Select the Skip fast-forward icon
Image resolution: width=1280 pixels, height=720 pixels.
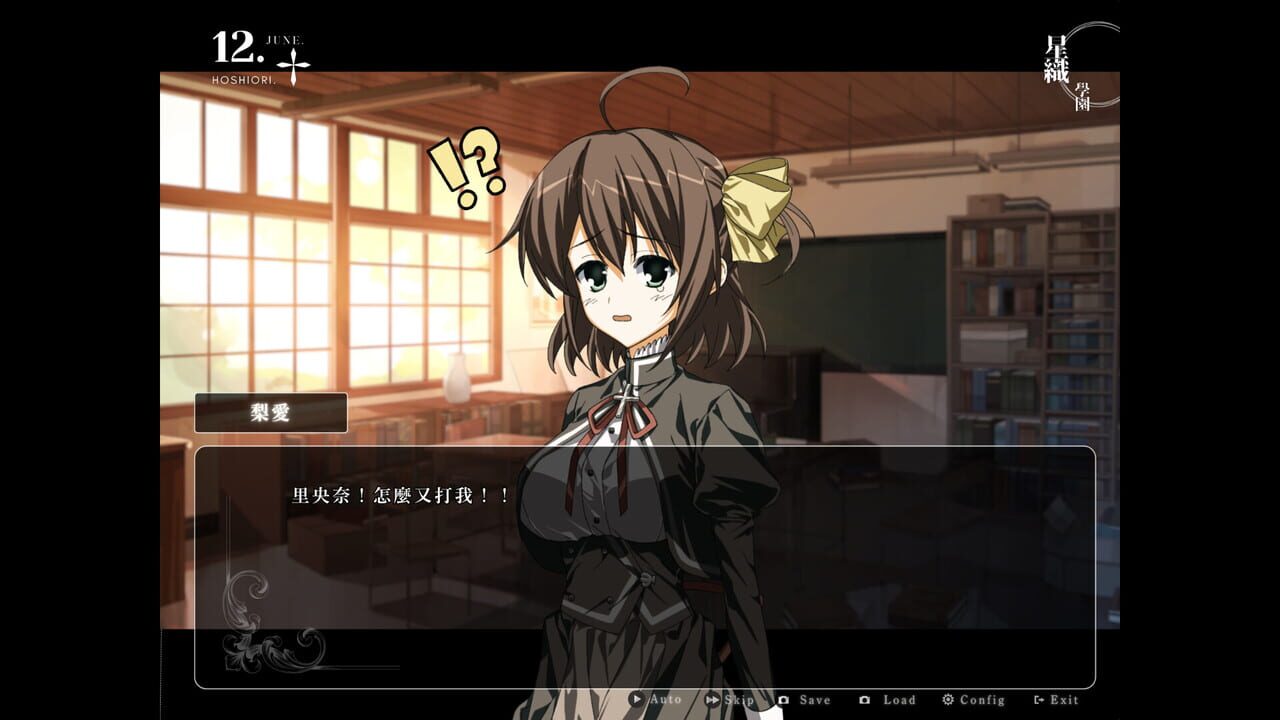coord(713,700)
